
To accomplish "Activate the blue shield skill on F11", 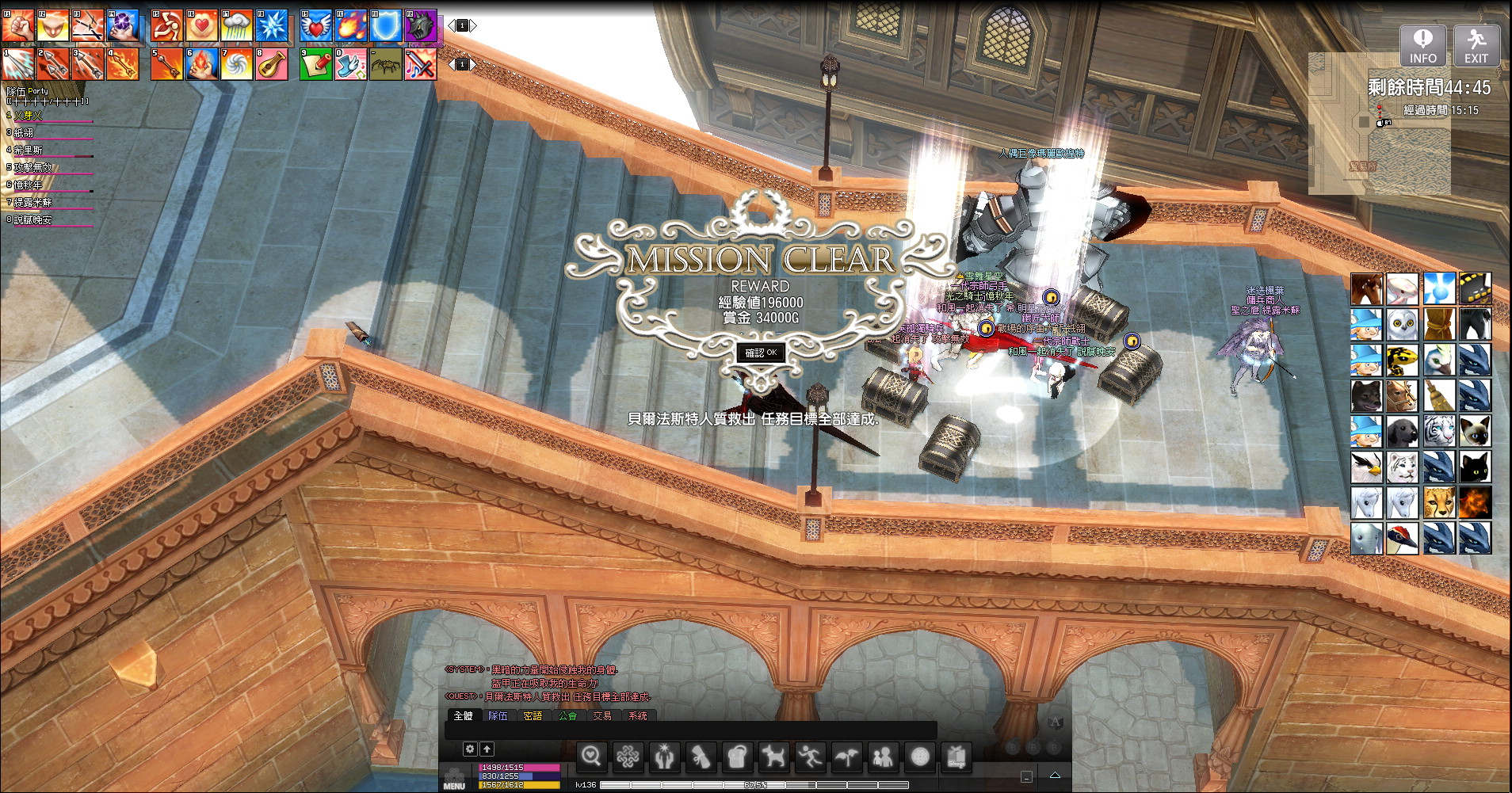I will pyautogui.click(x=386, y=26).
